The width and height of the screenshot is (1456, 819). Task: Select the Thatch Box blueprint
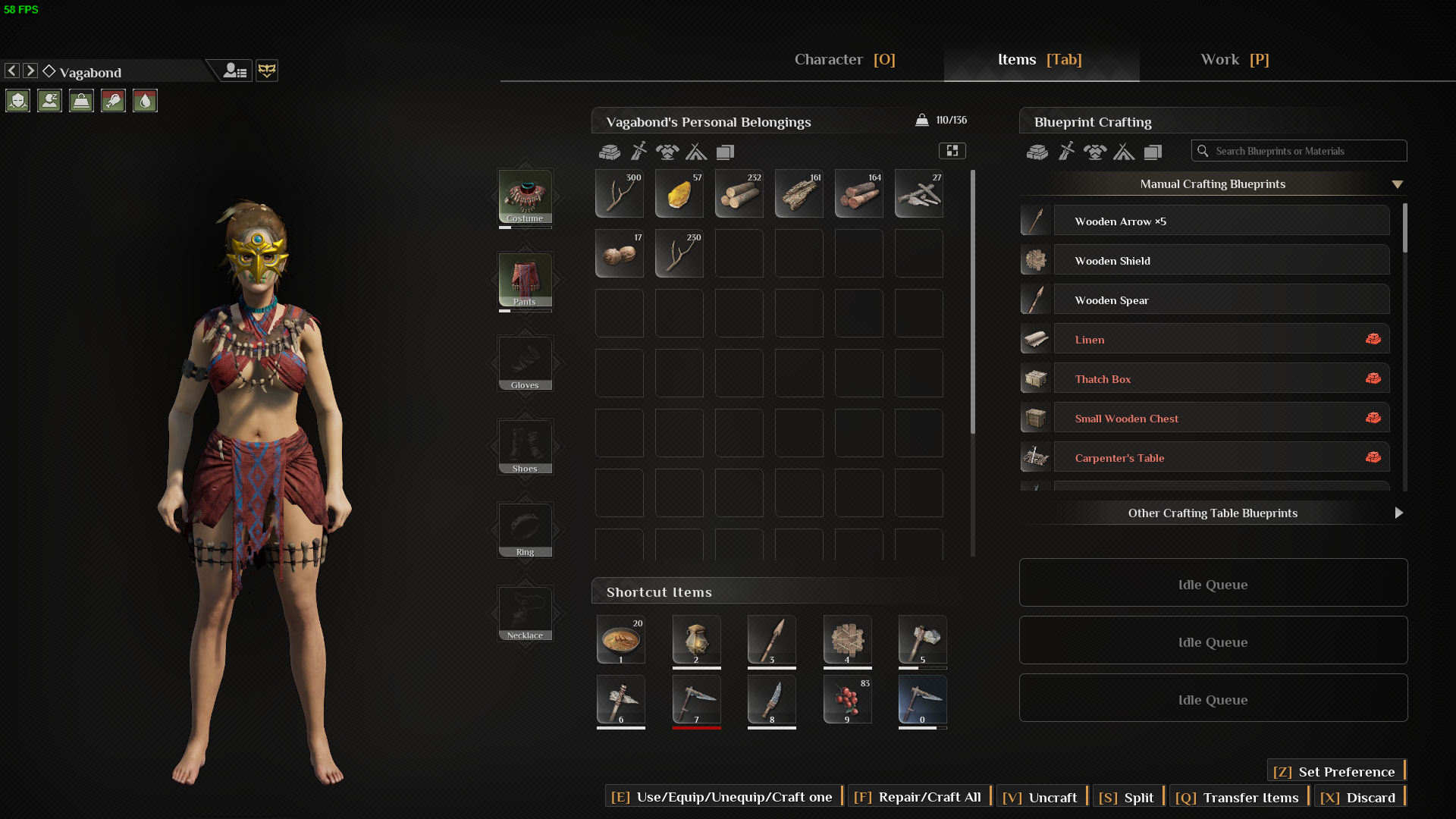(x=1221, y=379)
